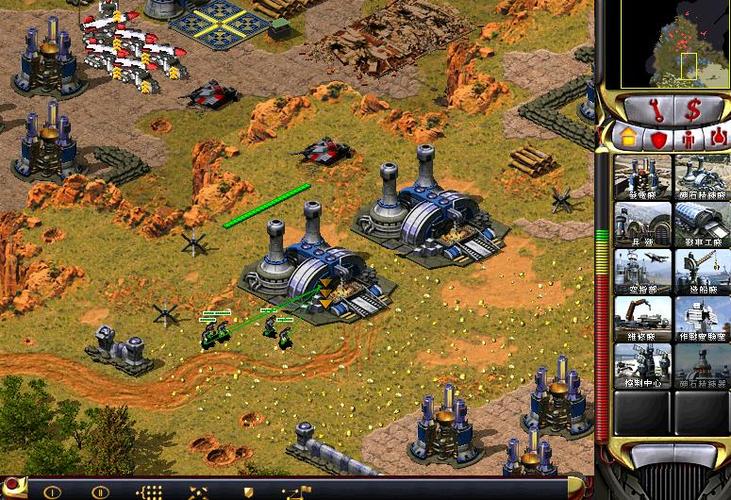Choose the battle lab (作戰實驗室) icon
The width and height of the screenshot is (731, 500).
coord(702,318)
